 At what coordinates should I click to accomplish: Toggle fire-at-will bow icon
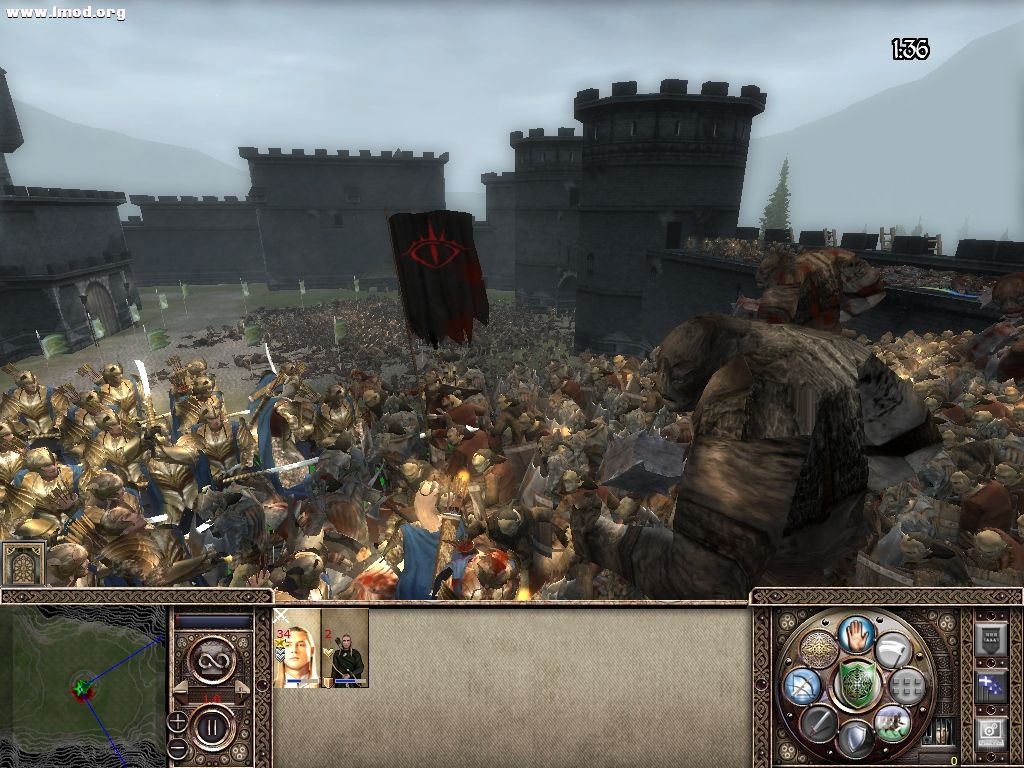pos(803,686)
